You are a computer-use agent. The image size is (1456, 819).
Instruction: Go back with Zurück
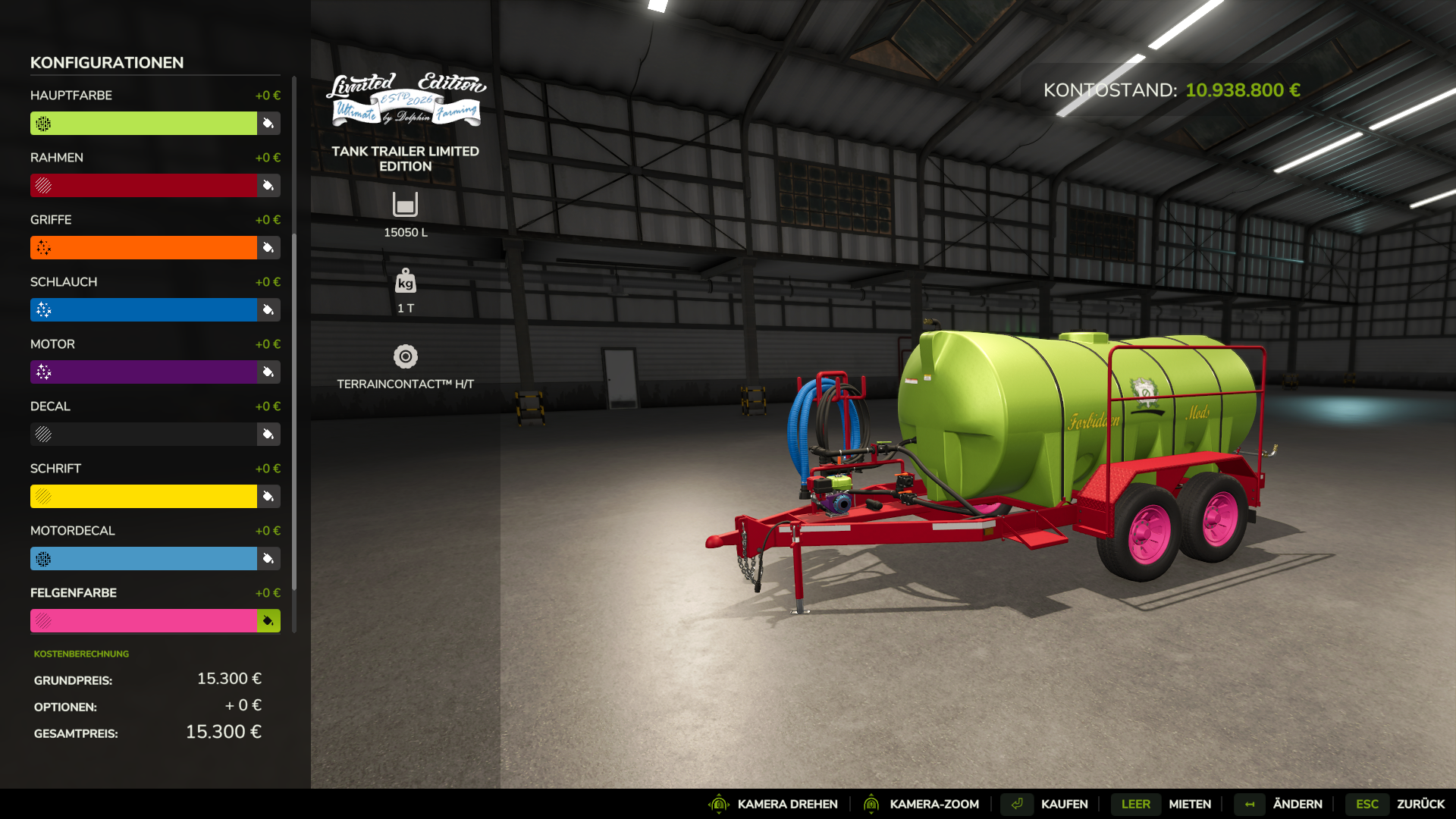(x=1420, y=804)
